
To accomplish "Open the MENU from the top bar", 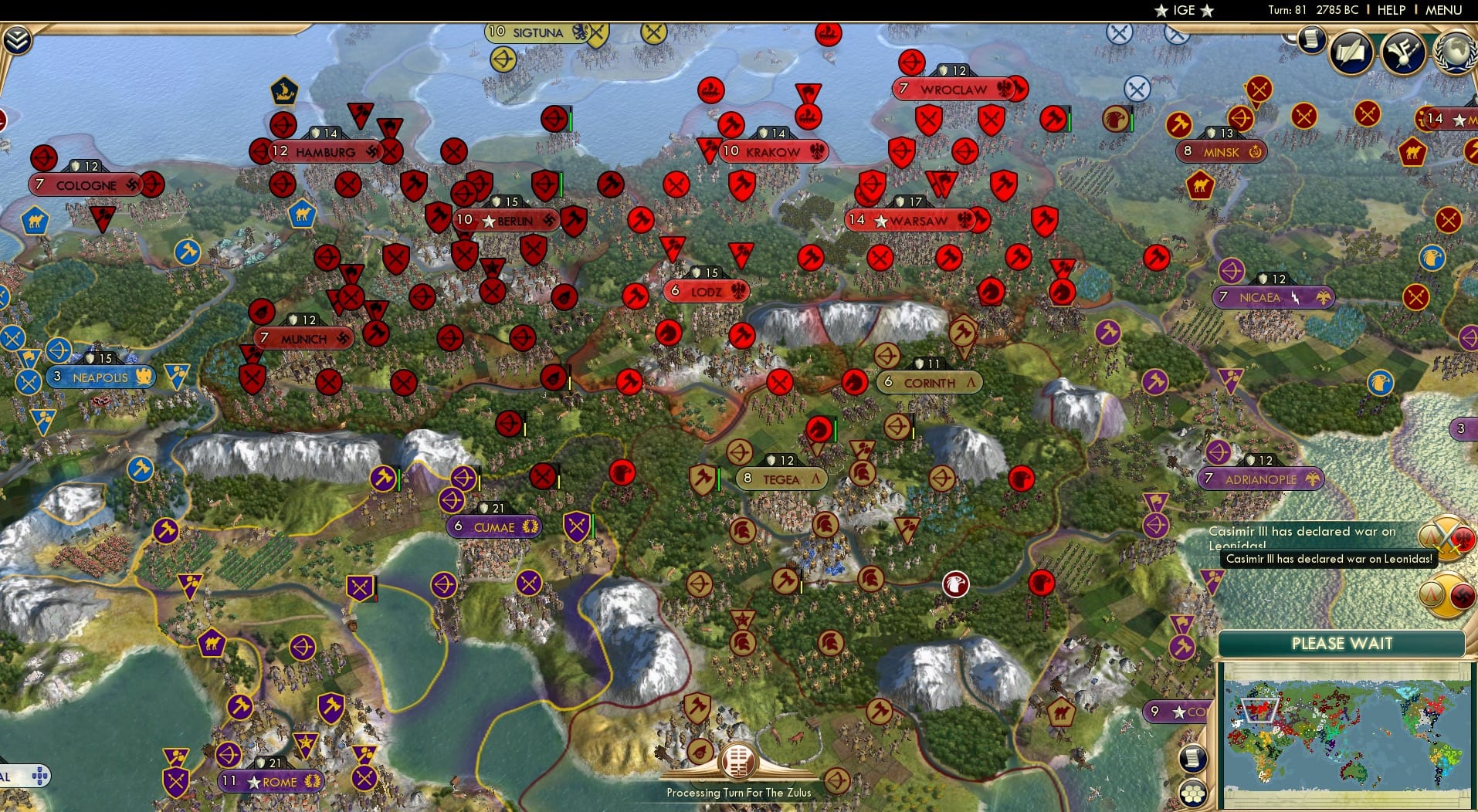I will pos(1445,11).
